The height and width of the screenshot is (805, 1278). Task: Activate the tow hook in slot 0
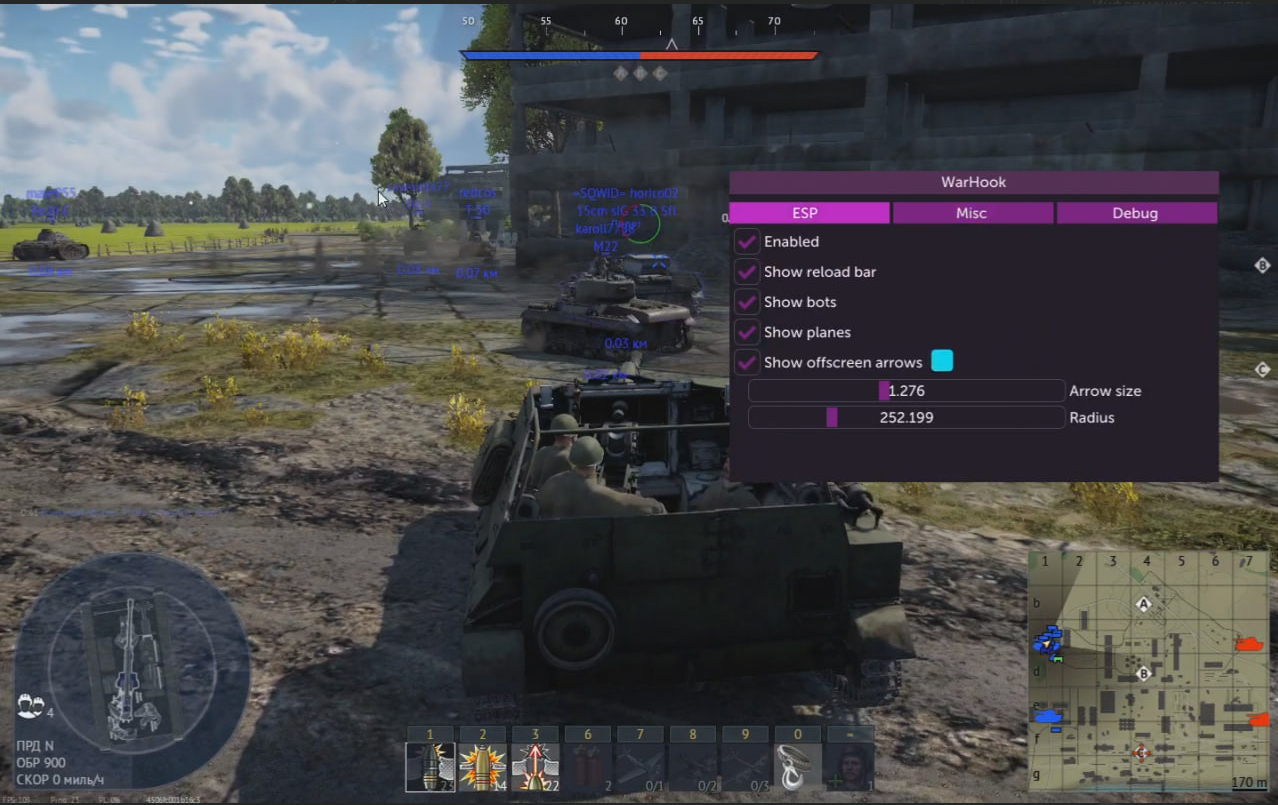tap(796, 767)
